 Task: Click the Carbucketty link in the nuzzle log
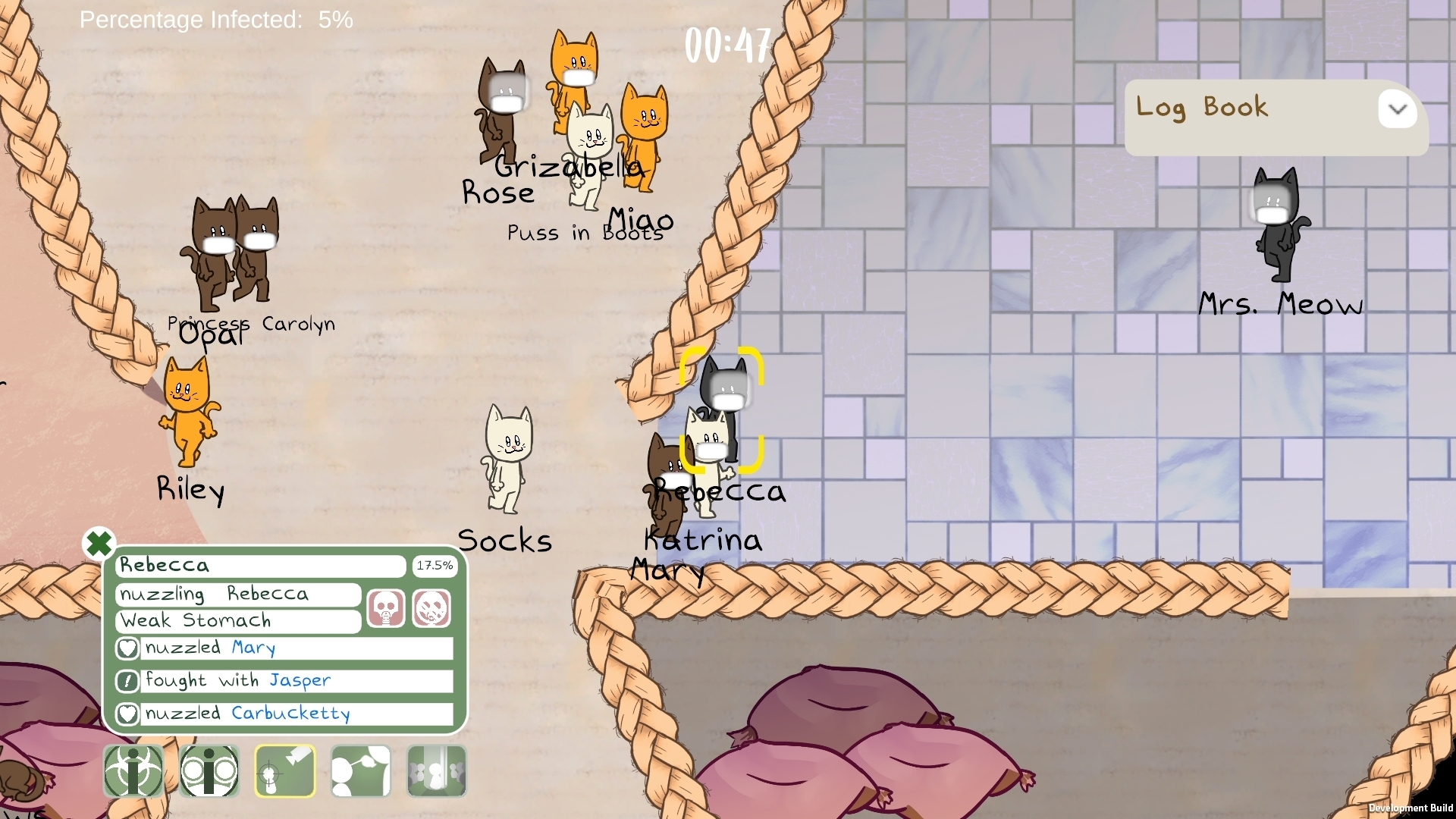pos(290,714)
